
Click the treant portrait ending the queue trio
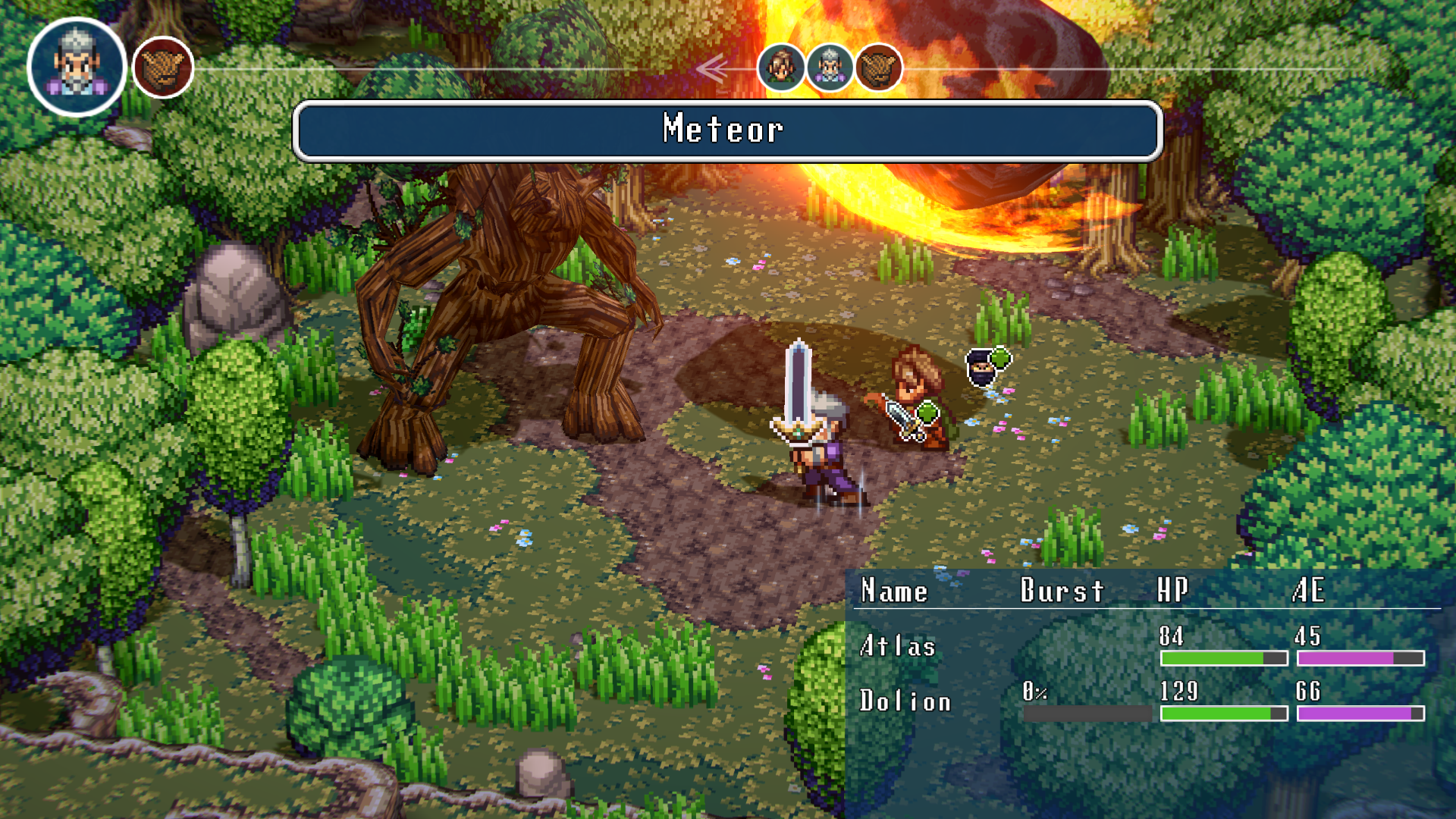pos(879,67)
